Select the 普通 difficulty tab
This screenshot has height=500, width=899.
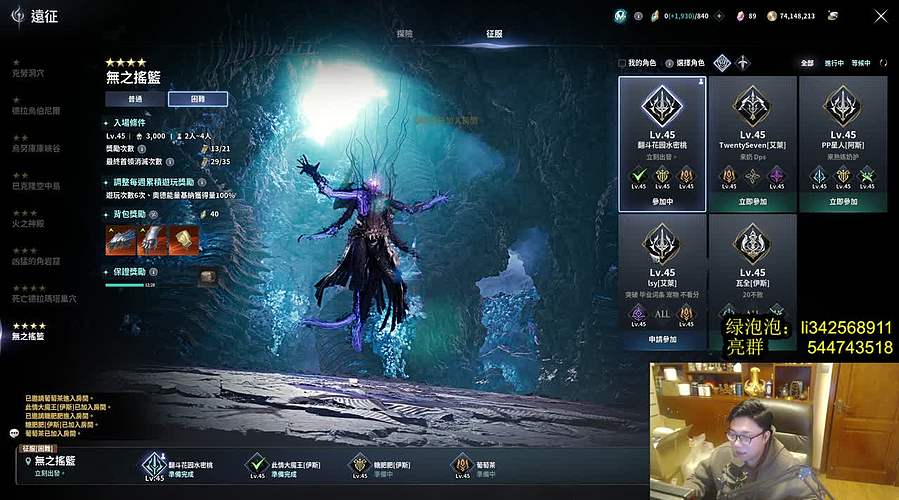click(x=135, y=99)
